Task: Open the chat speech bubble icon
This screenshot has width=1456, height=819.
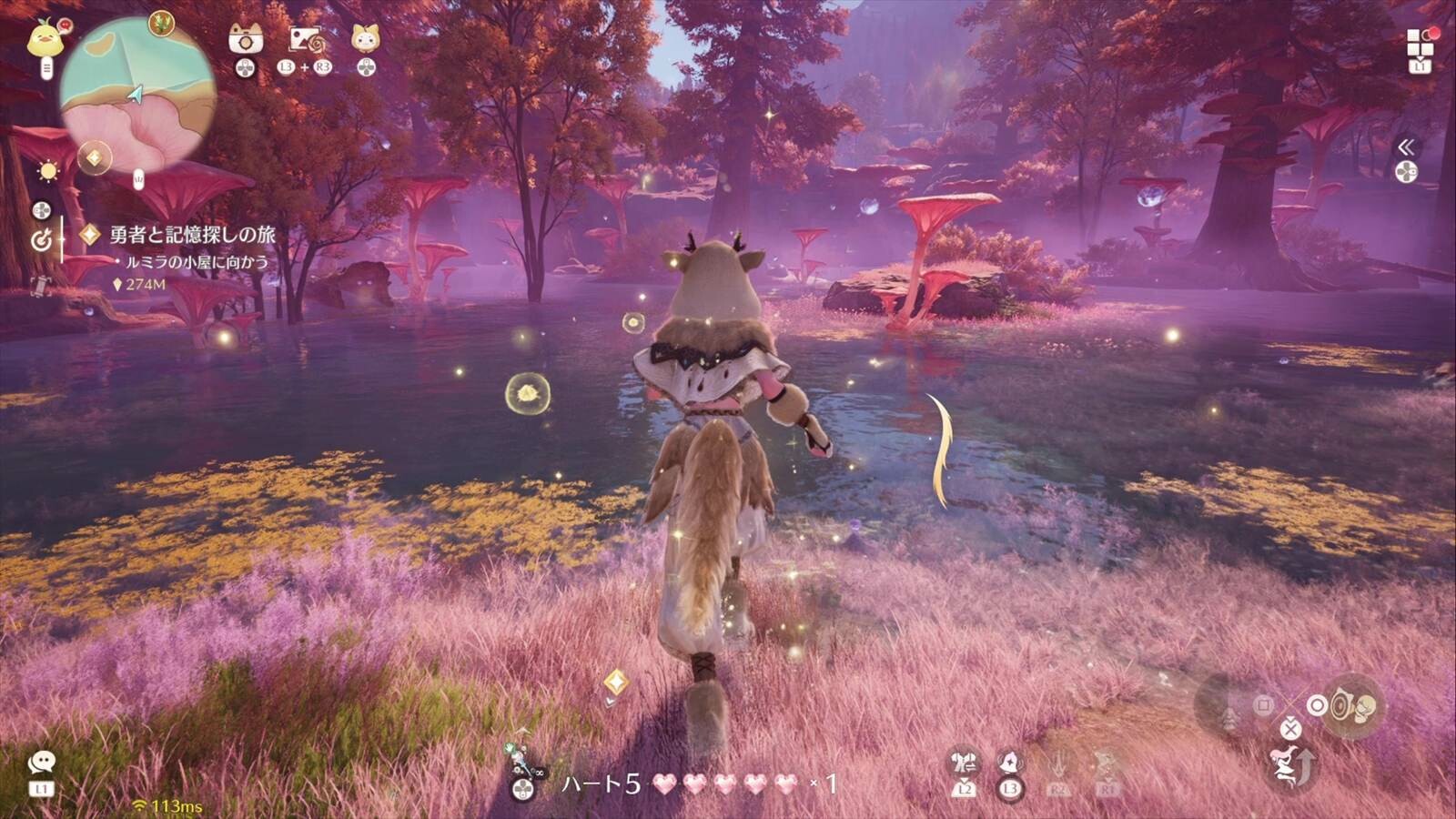Action: click(x=41, y=763)
